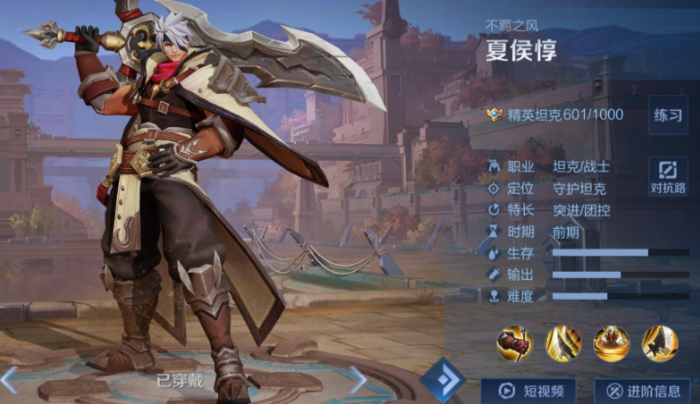Switch to next skin with right arrow
Viewport: 700px width, 404px height.
pos(358,379)
